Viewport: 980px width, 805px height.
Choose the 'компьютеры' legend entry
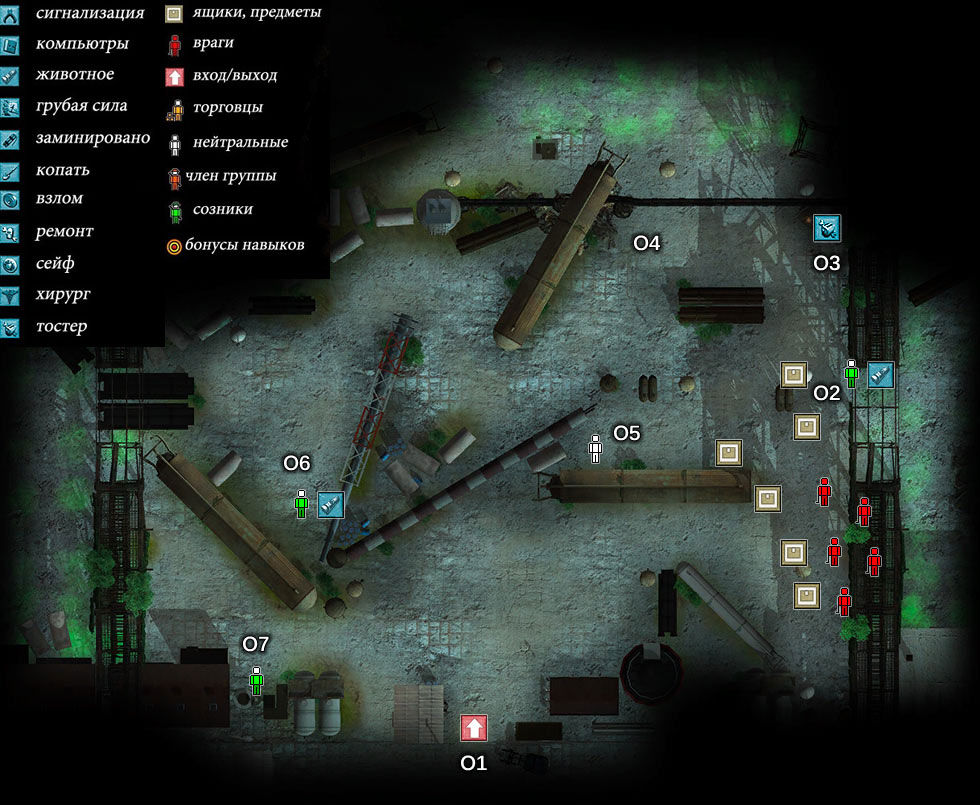coord(81,44)
